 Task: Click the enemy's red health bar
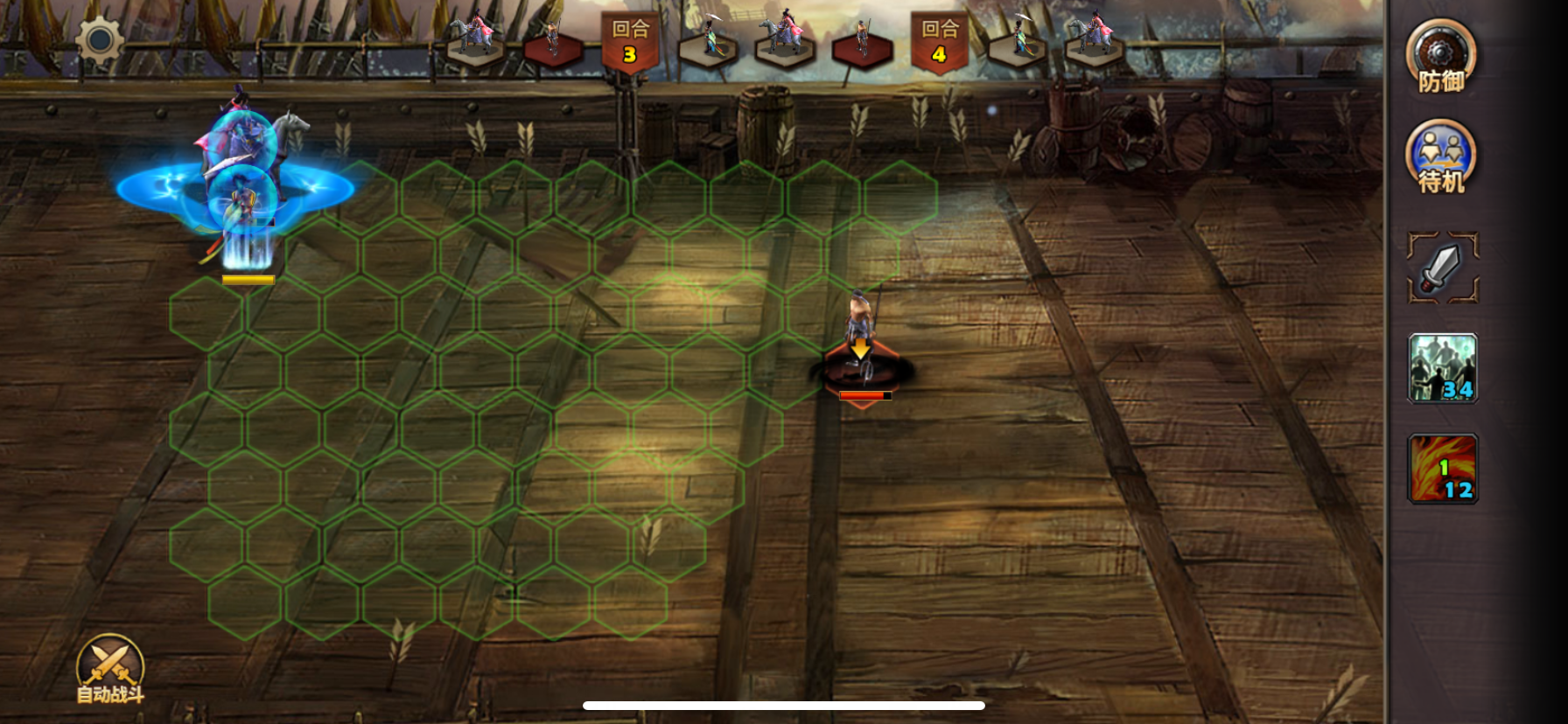tap(864, 395)
